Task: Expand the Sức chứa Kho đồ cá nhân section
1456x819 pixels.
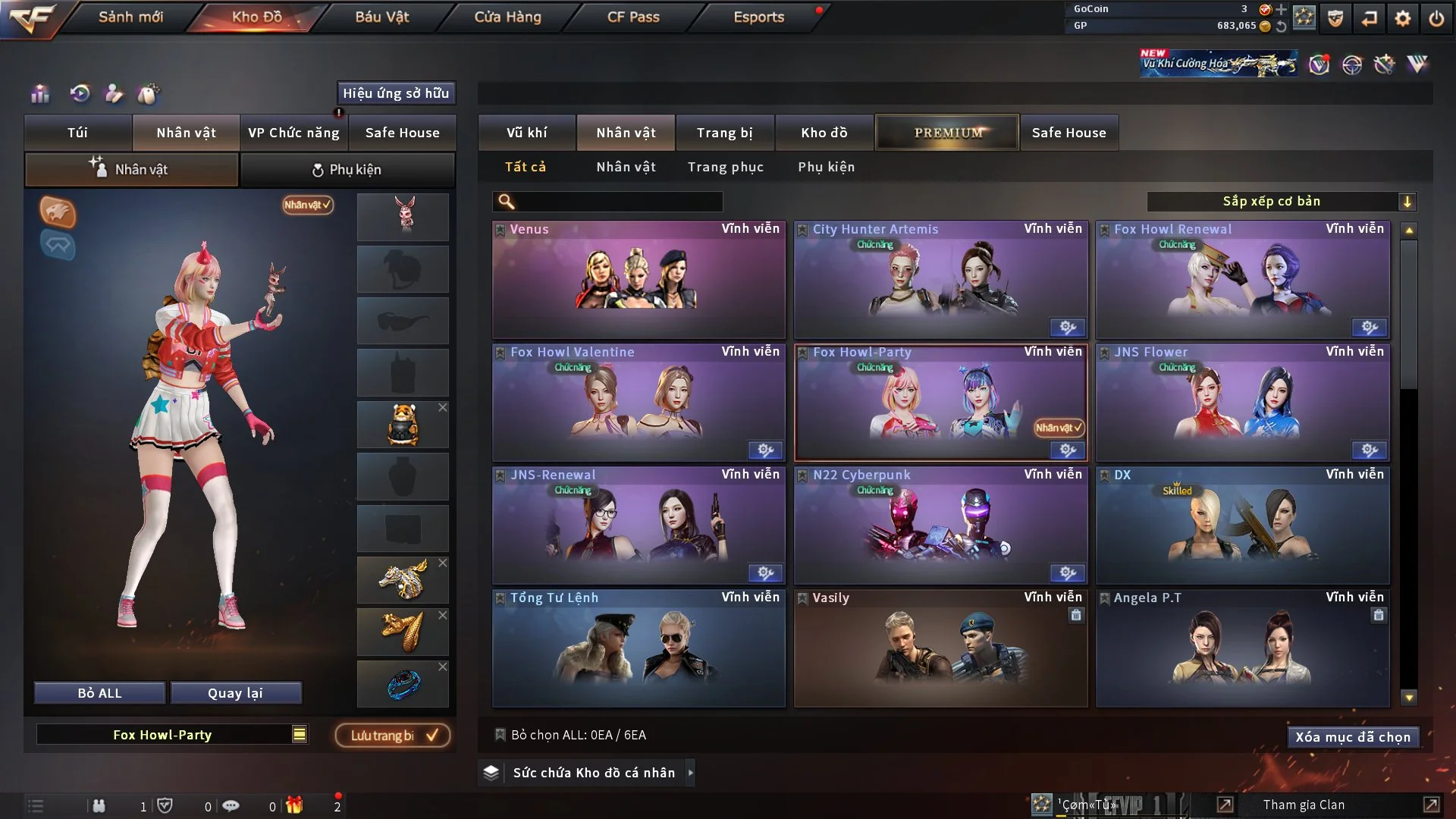Action: (690, 773)
